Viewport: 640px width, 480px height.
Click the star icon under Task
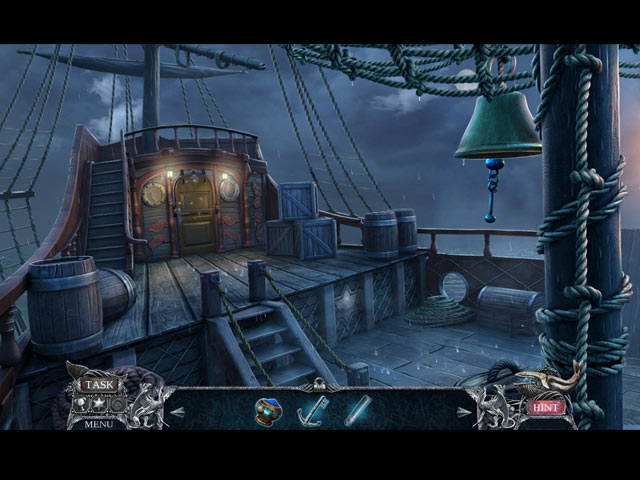point(99,404)
